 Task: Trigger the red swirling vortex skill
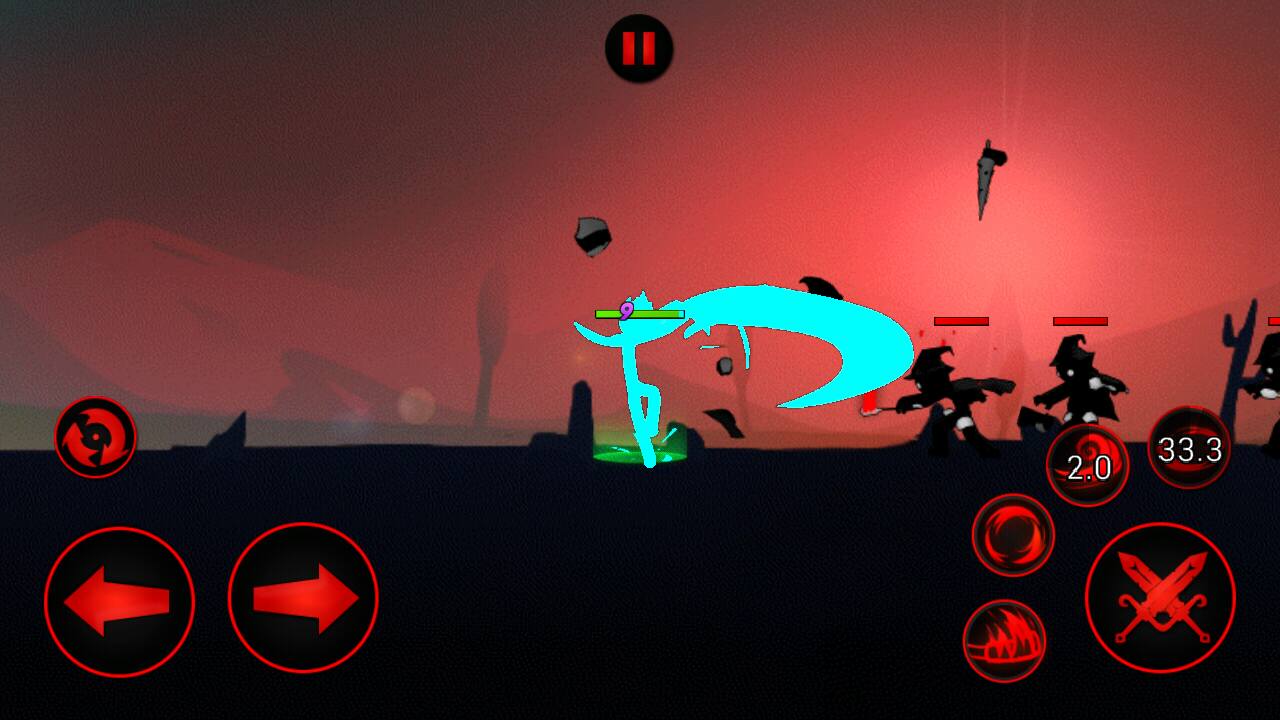pyautogui.click(x=1013, y=535)
